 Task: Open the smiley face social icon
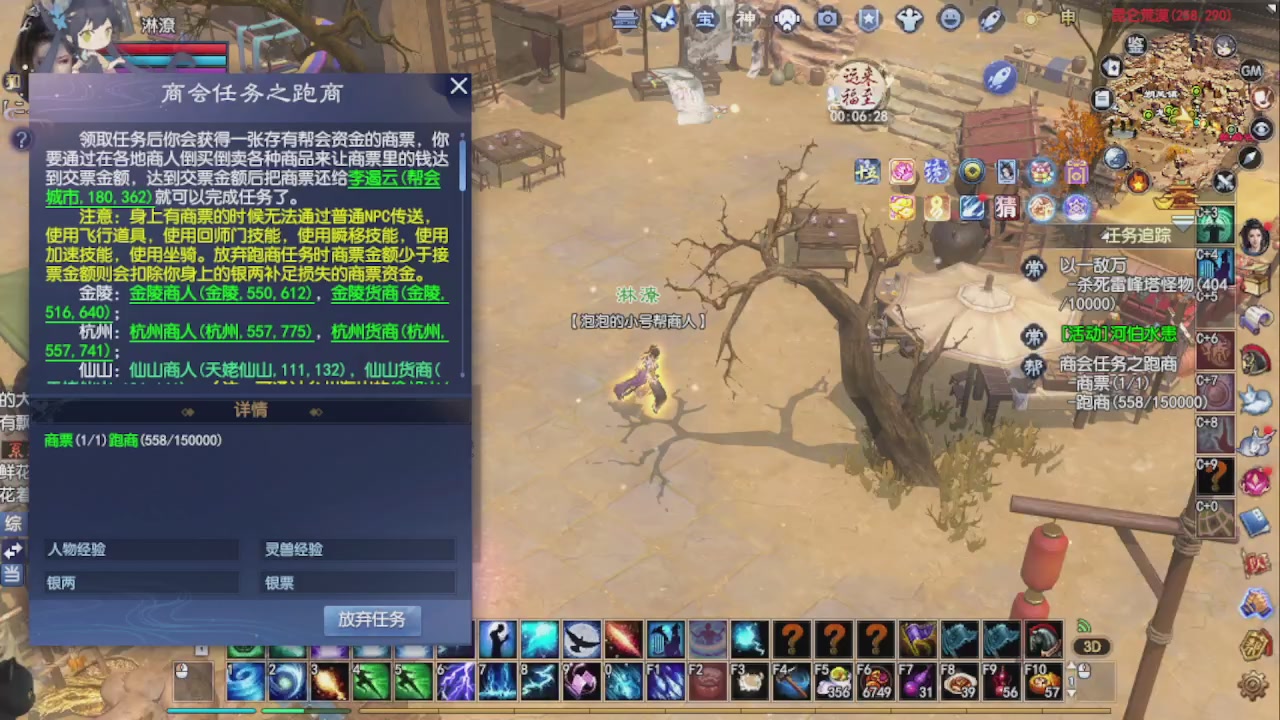[x=950, y=19]
